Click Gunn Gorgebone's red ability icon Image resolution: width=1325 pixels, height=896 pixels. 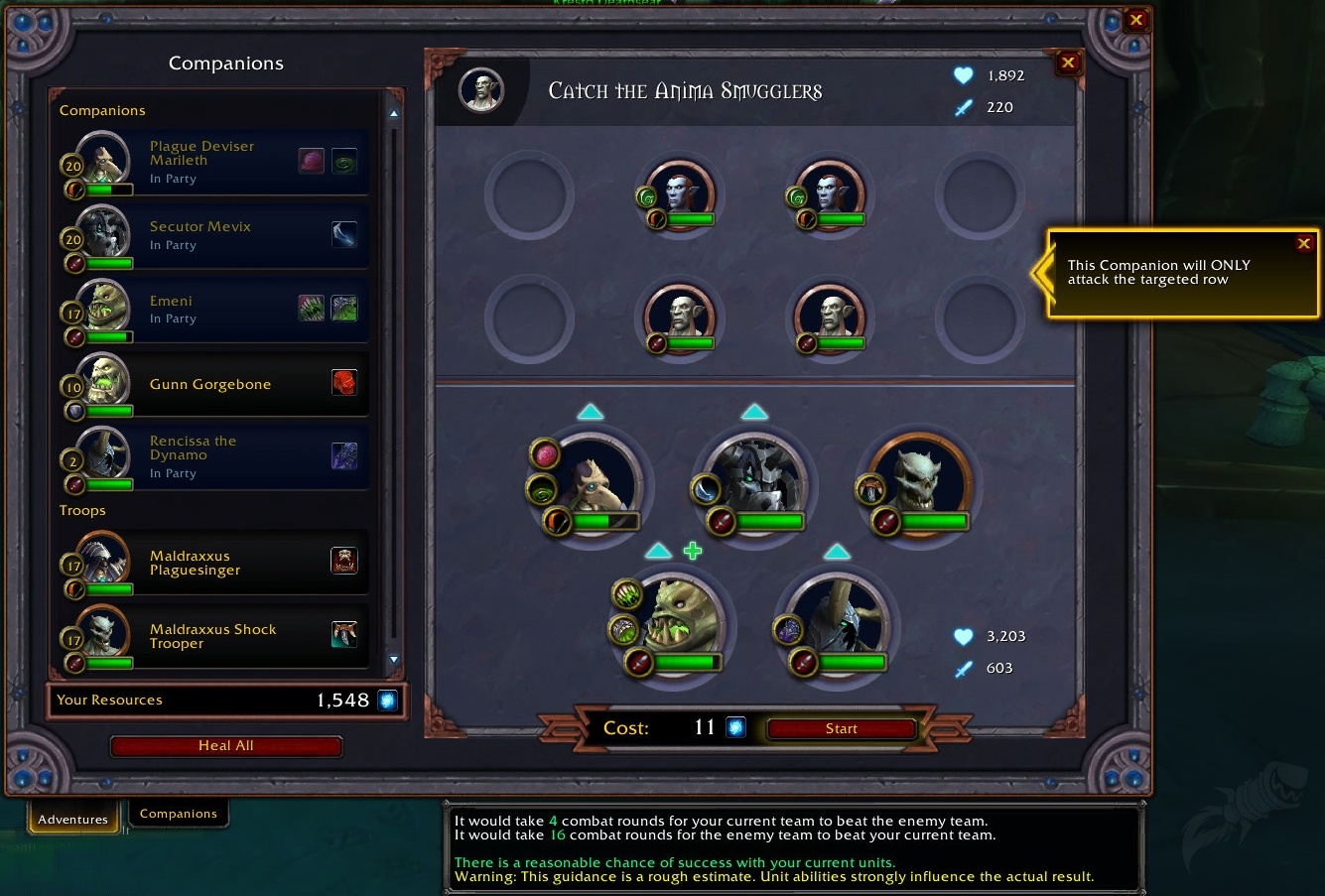click(x=343, y=383)
